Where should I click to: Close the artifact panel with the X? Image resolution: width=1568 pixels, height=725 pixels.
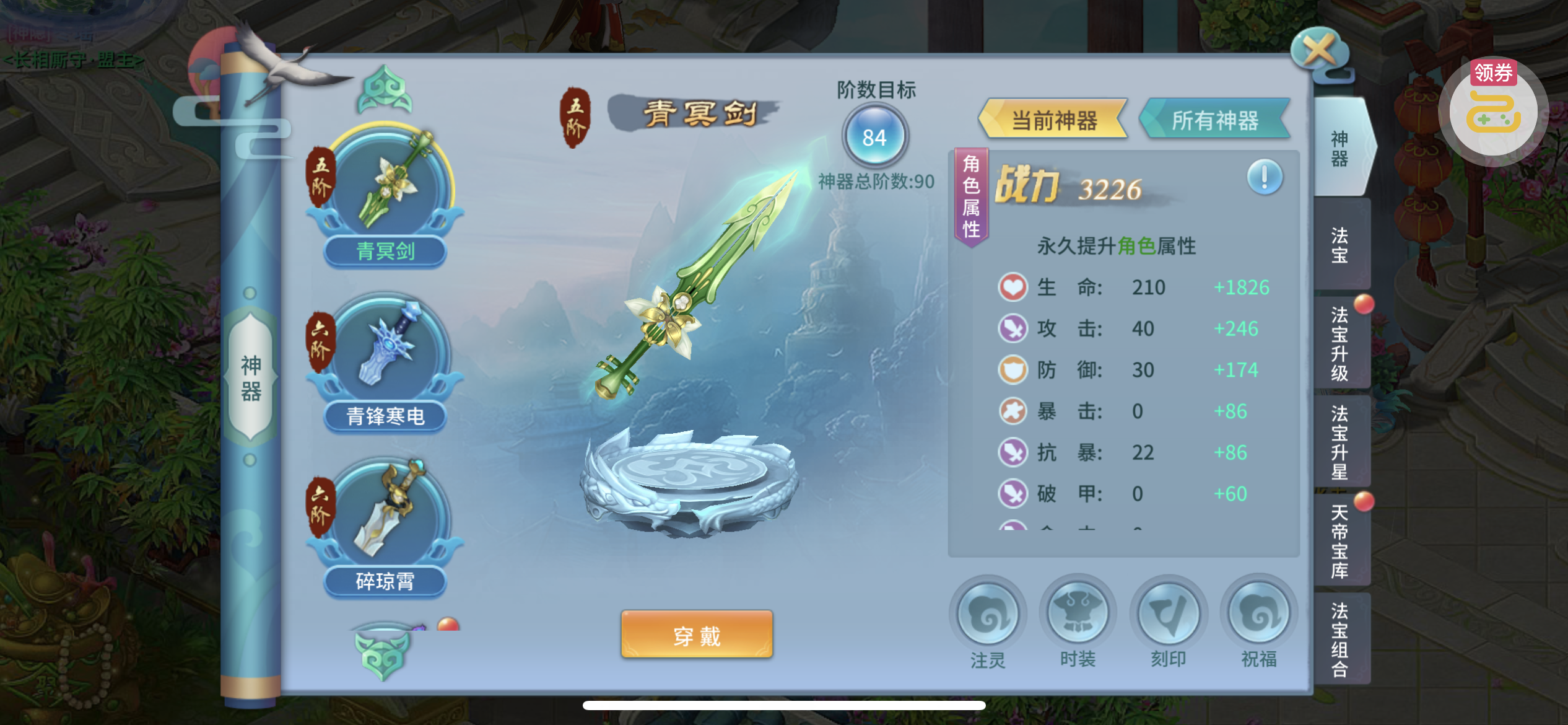pyautogui.click(x=1319, y=51)
